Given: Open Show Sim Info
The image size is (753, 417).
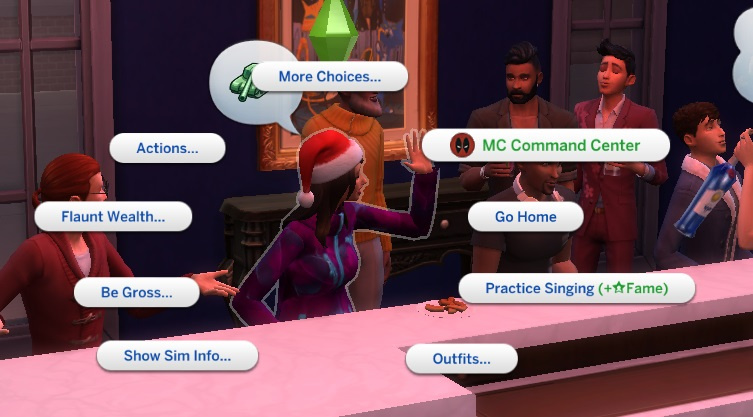Looking at the screenshot, I should (177, 355).
